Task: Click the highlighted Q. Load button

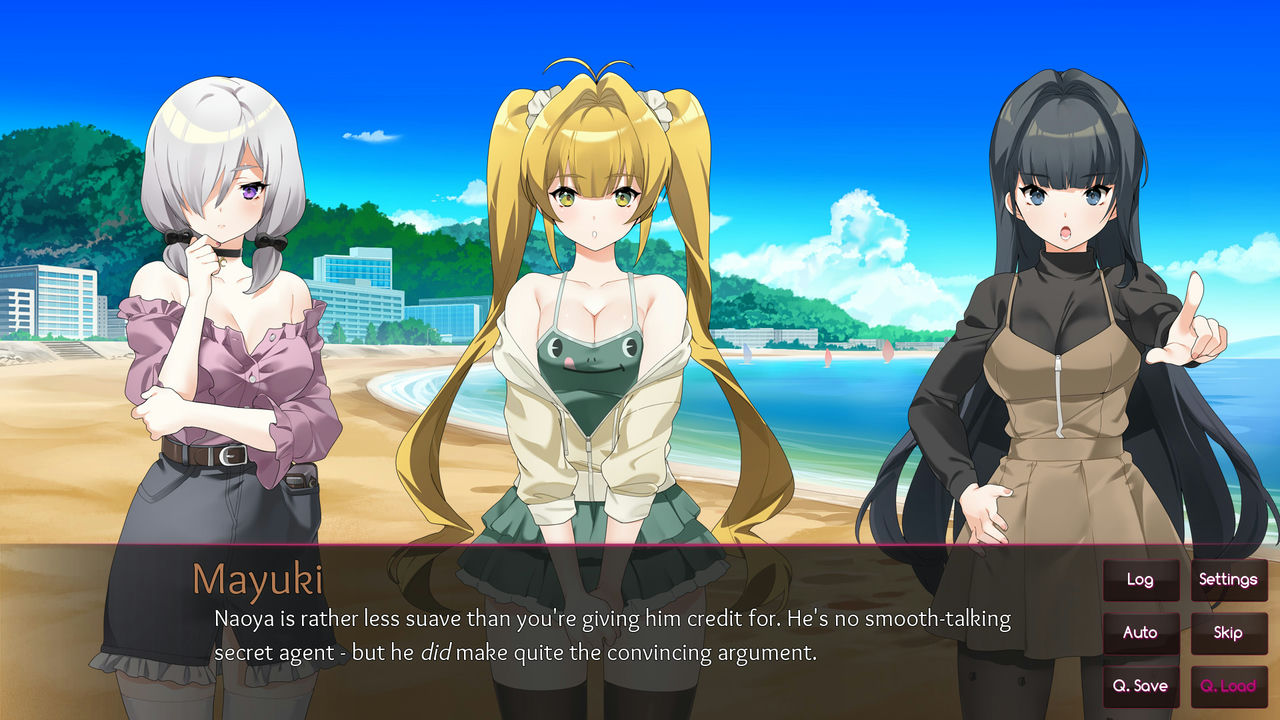Action: tap(1229, 686)
